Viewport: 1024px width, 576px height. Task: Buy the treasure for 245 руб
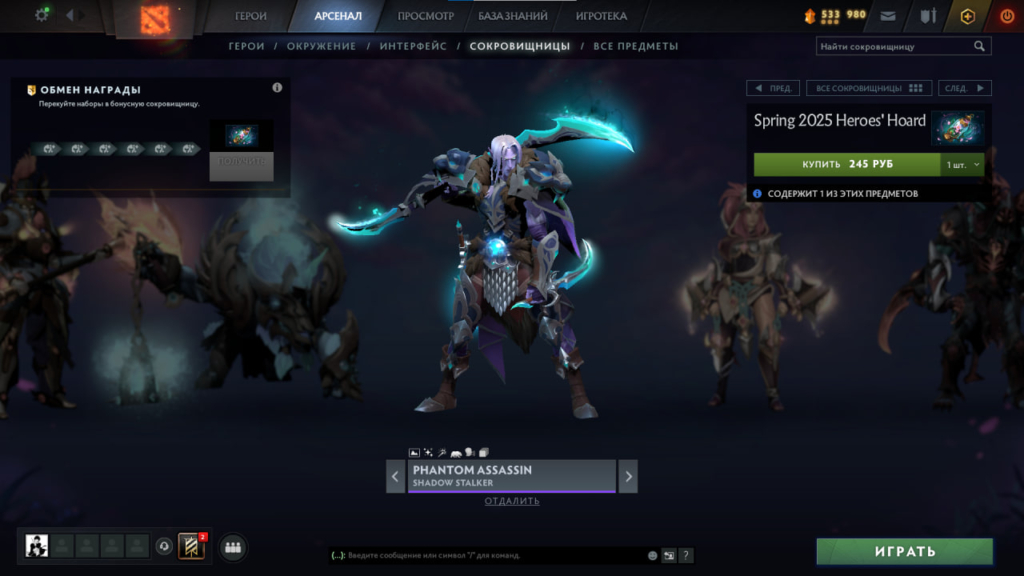[847, 164]
